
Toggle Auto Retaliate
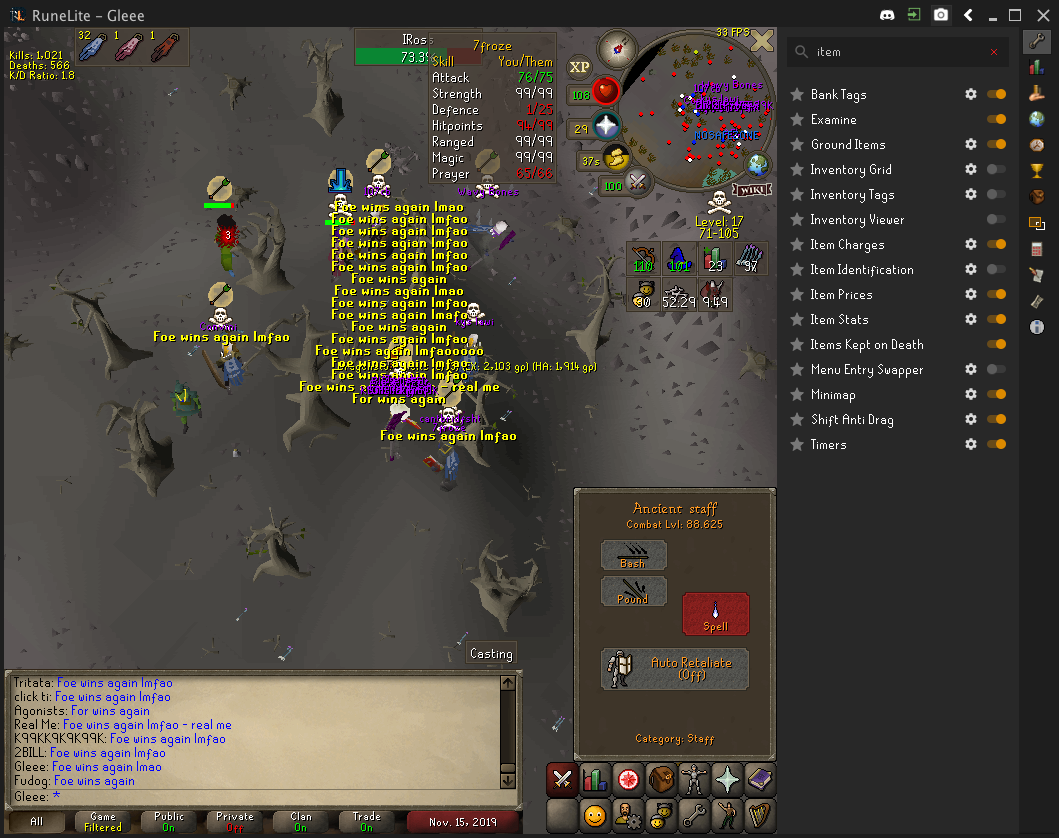(x=675, y=669)
